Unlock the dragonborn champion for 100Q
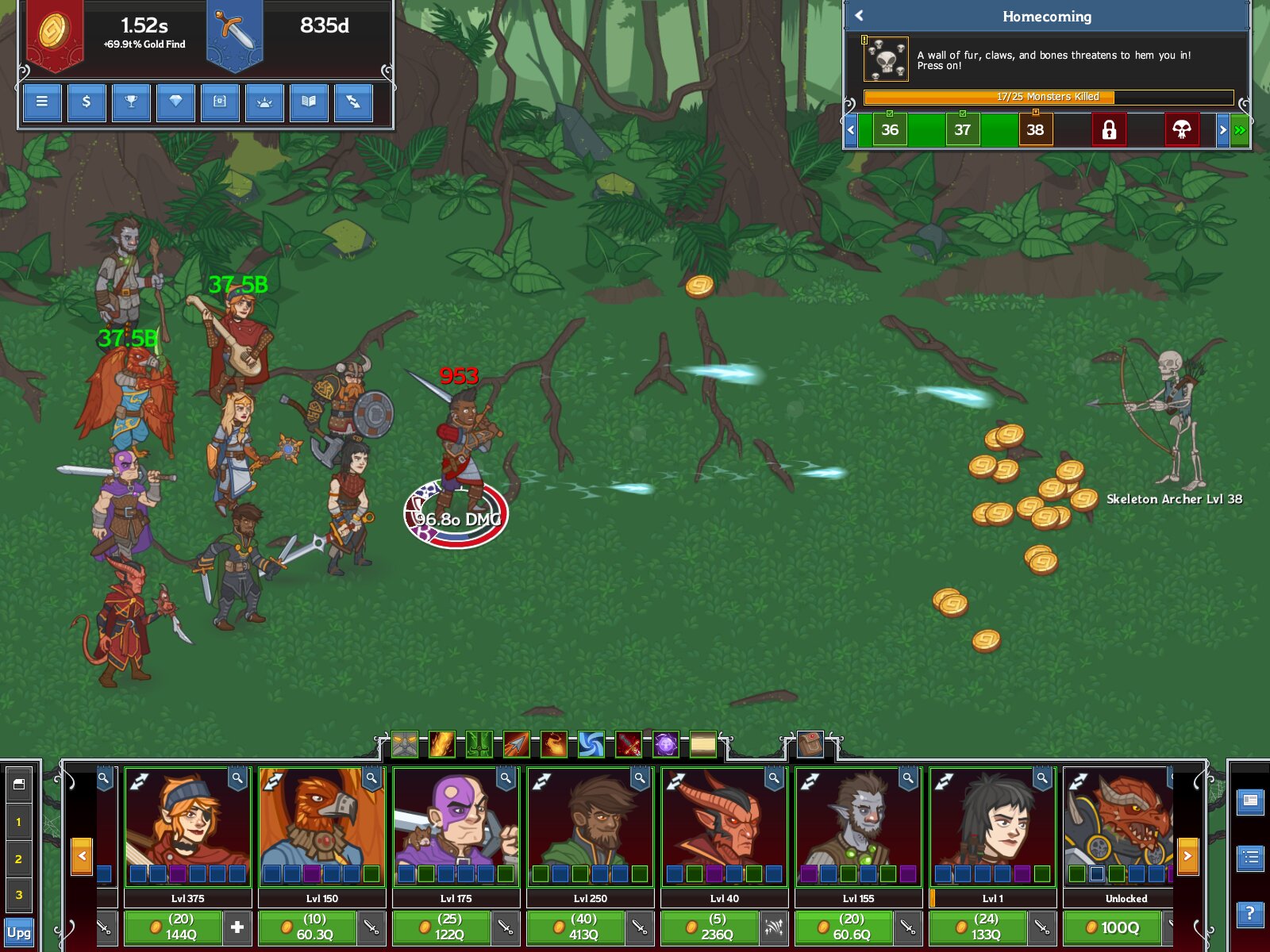The image size is (1270, 952). click(x=1113, y=927)
